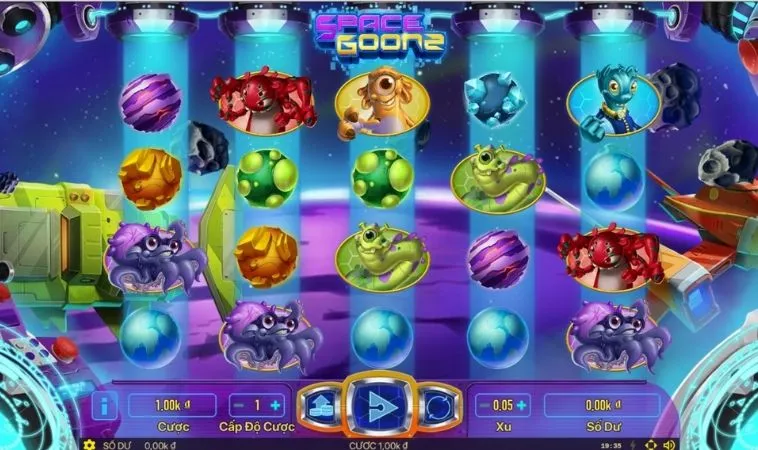Lower the coin value (Xu)
This screenshot has height=450, width=758.
pos(484,405)
